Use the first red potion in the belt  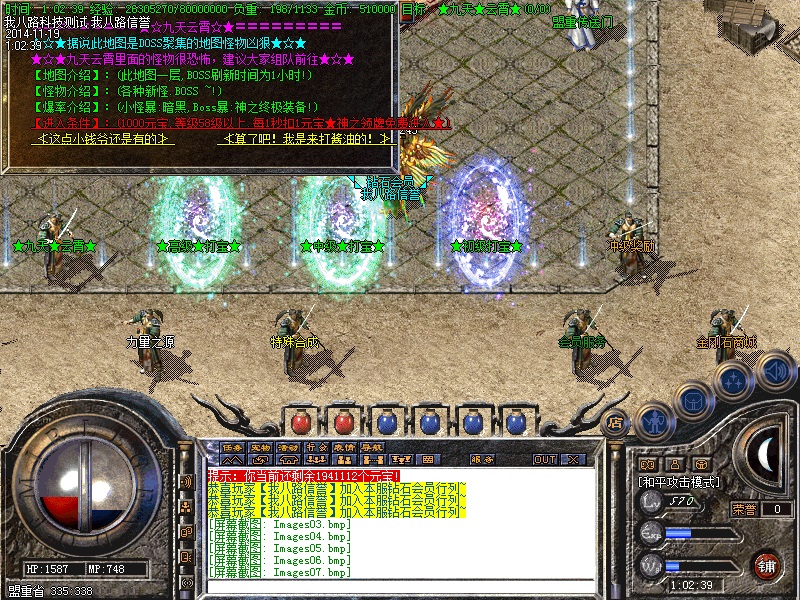[x=301, y=421]
